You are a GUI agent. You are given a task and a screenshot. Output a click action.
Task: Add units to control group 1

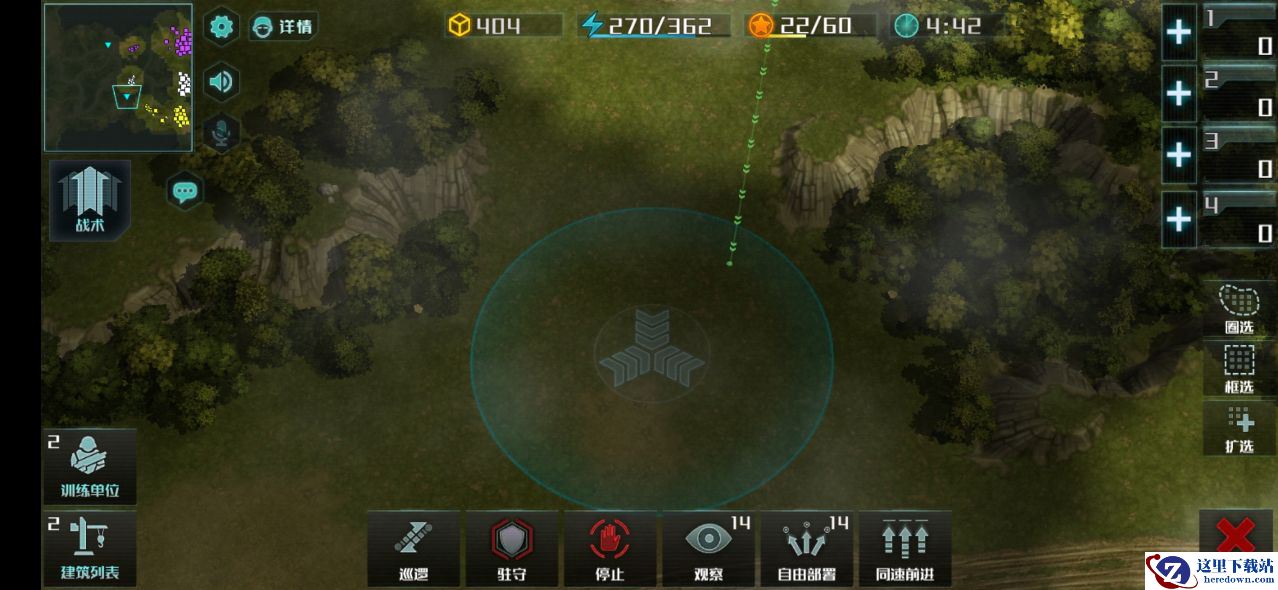click(1179, 33)
